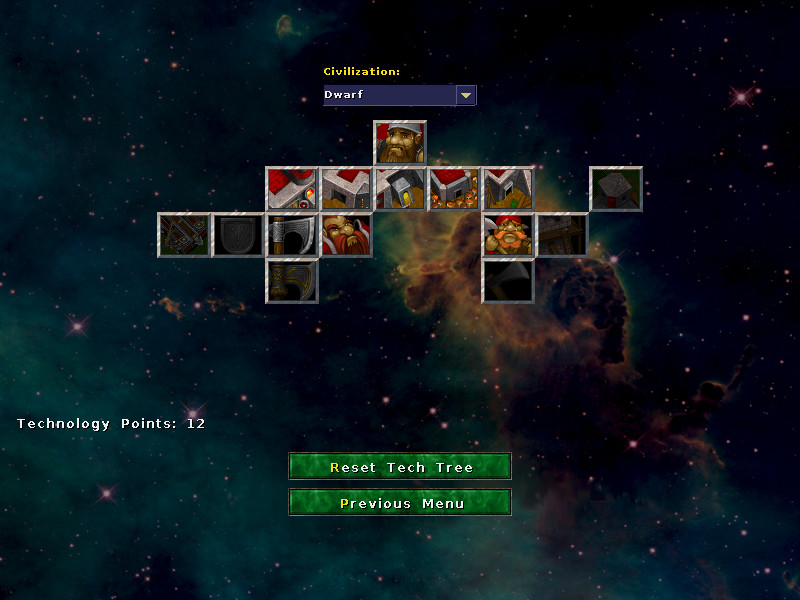800x600 pixels.
Task: Choose the mushroom farm building icon
Action: click(454, 189)
